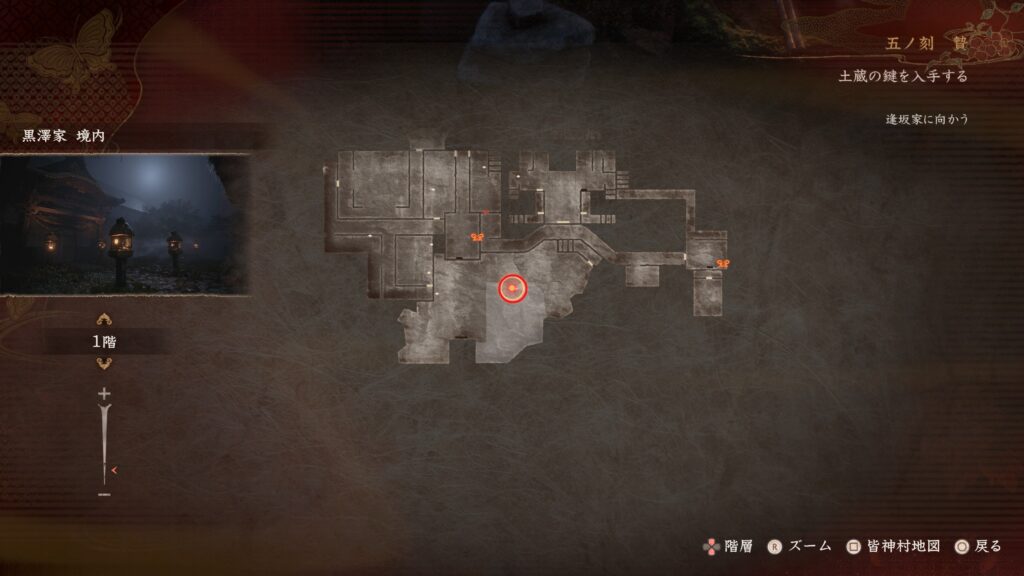
Task: Click the red zoom level indicator on the slider
Action: click(115, 470)
